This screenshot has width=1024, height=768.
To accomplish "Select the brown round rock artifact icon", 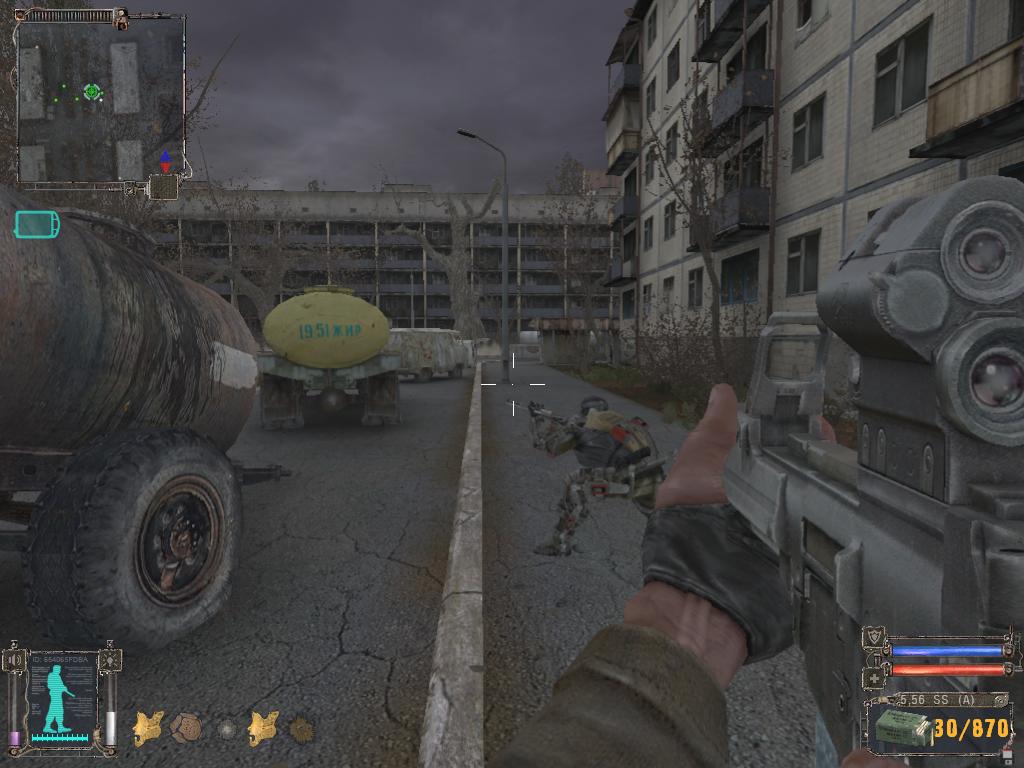I will tap(186, 727).
